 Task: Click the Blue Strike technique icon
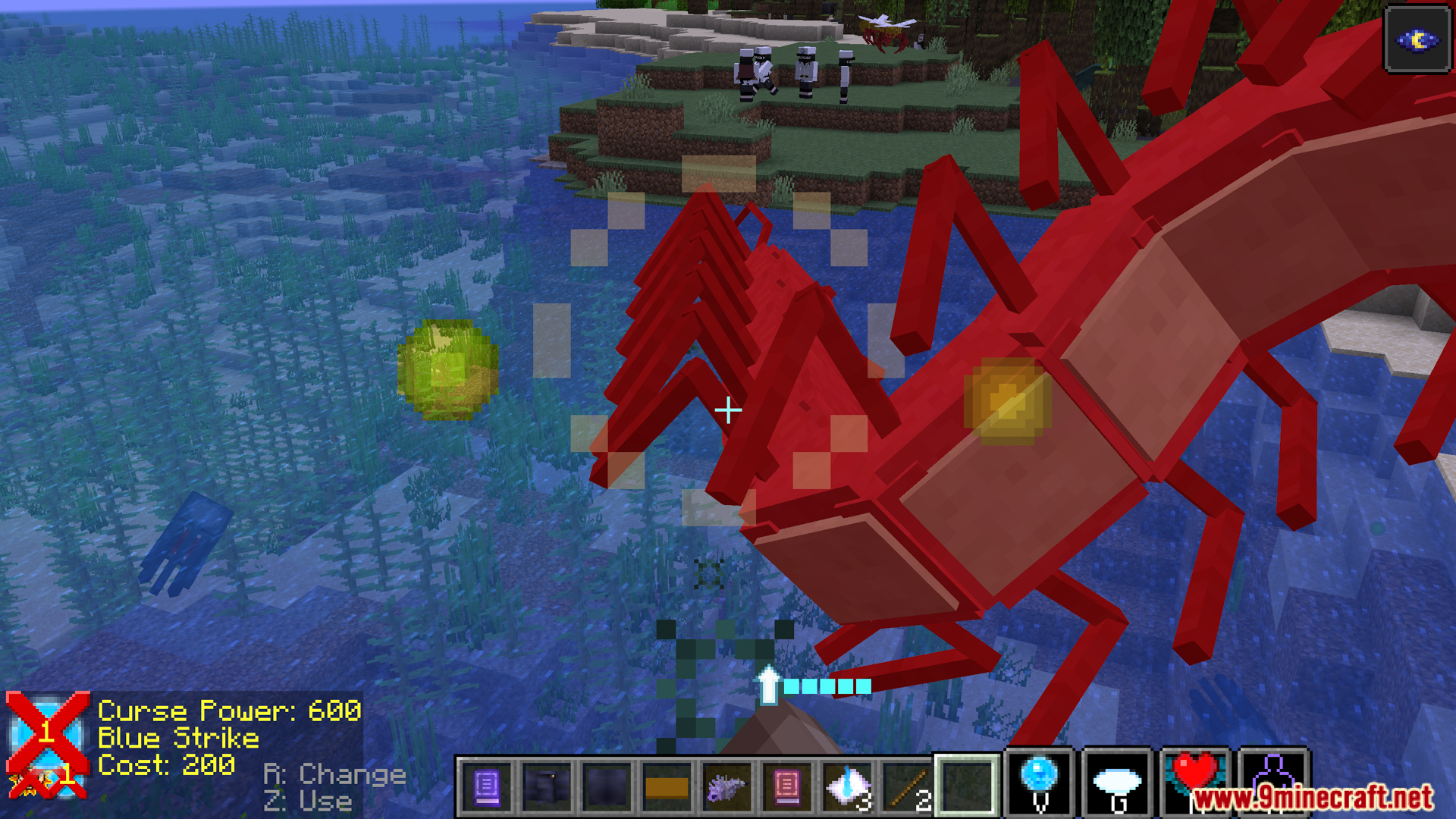pos(47,745)
